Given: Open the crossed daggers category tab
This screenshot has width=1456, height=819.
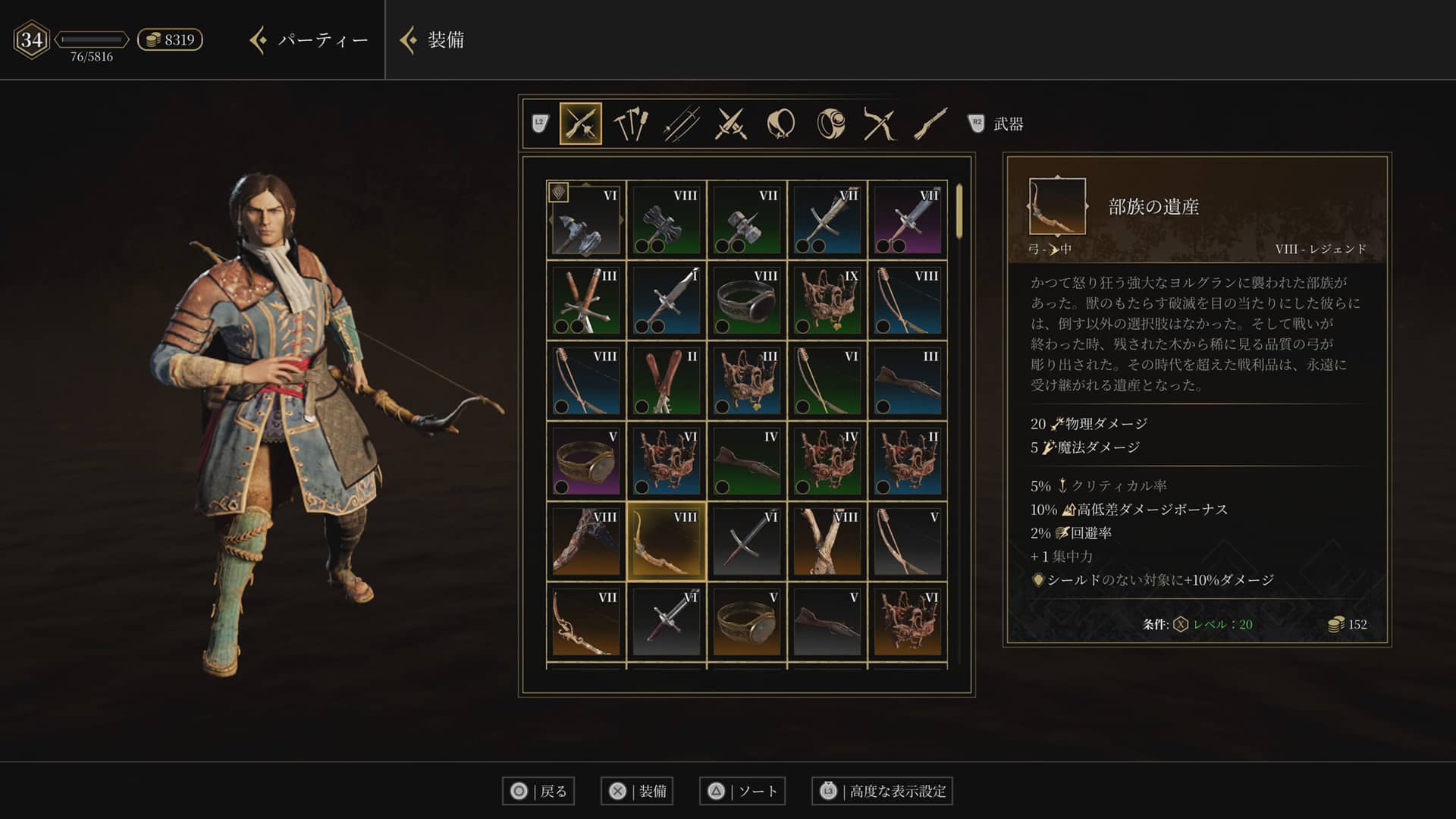Looking at the screenshot, I should click(731, 124).
